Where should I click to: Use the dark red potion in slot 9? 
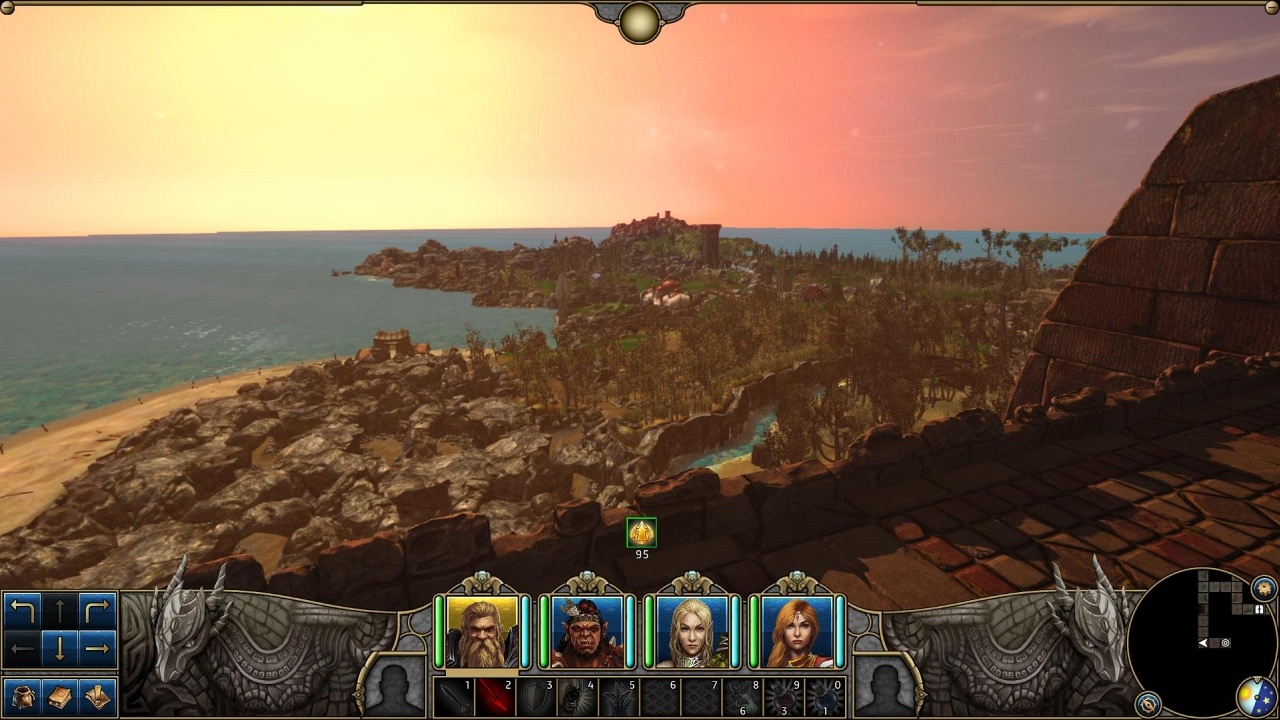pos(783,697)
